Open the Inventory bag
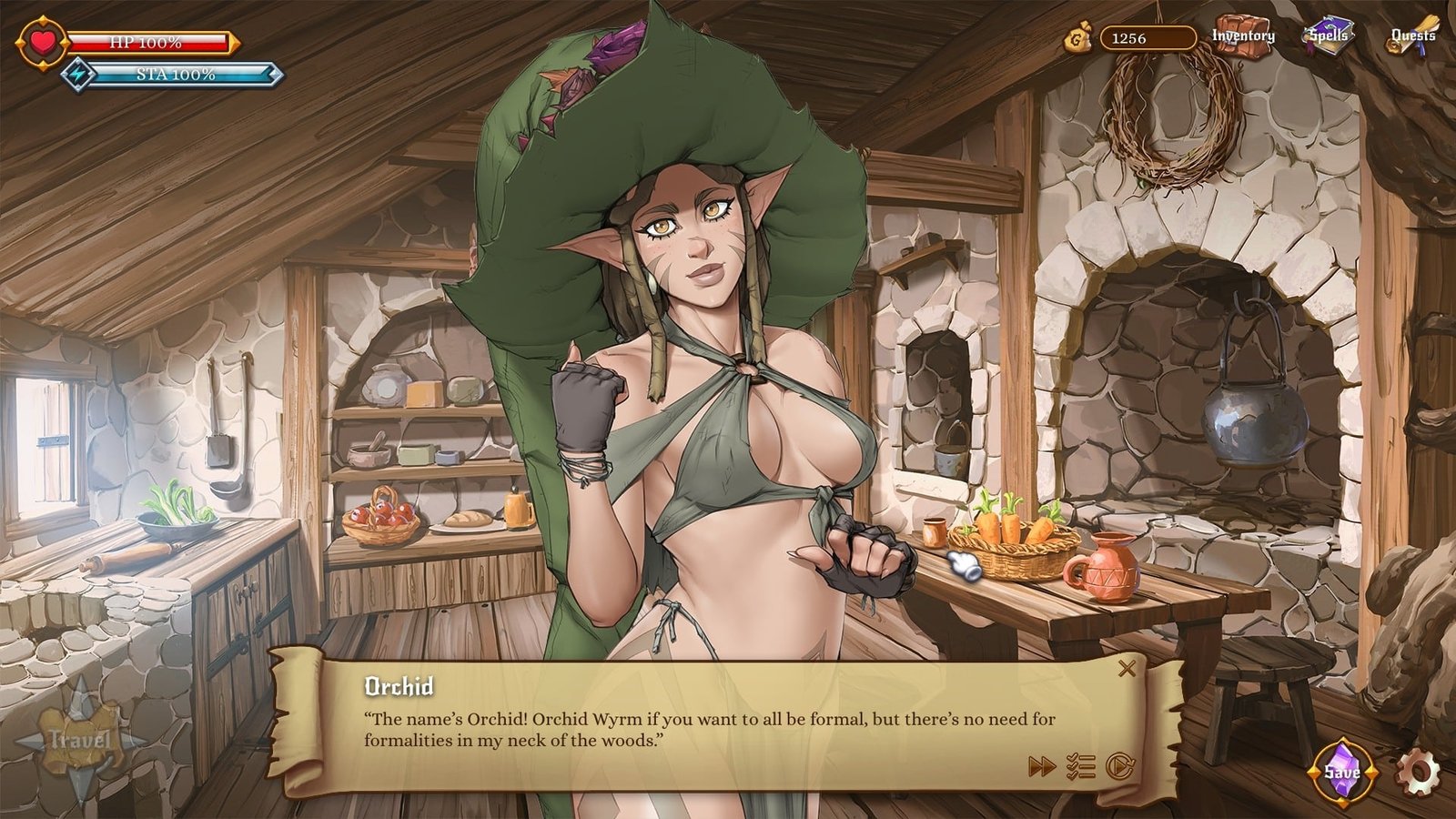The width and height of the screenshot is (1456, 819). tap(1243, 36)
